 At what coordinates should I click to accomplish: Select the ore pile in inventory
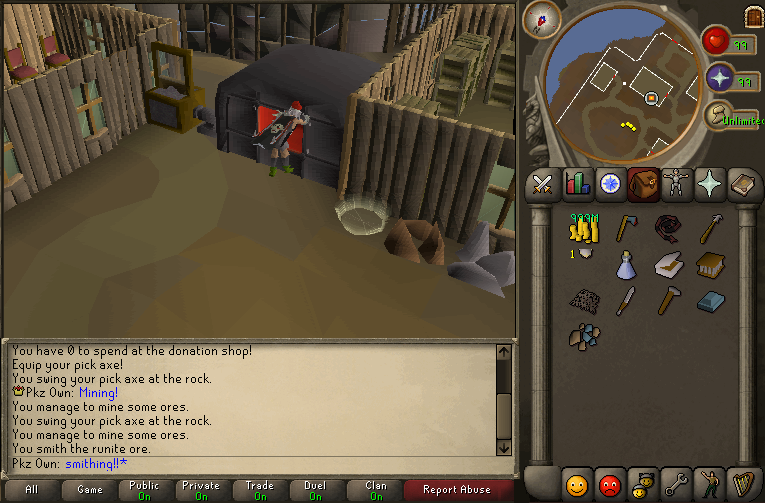(x=584, y=335)
